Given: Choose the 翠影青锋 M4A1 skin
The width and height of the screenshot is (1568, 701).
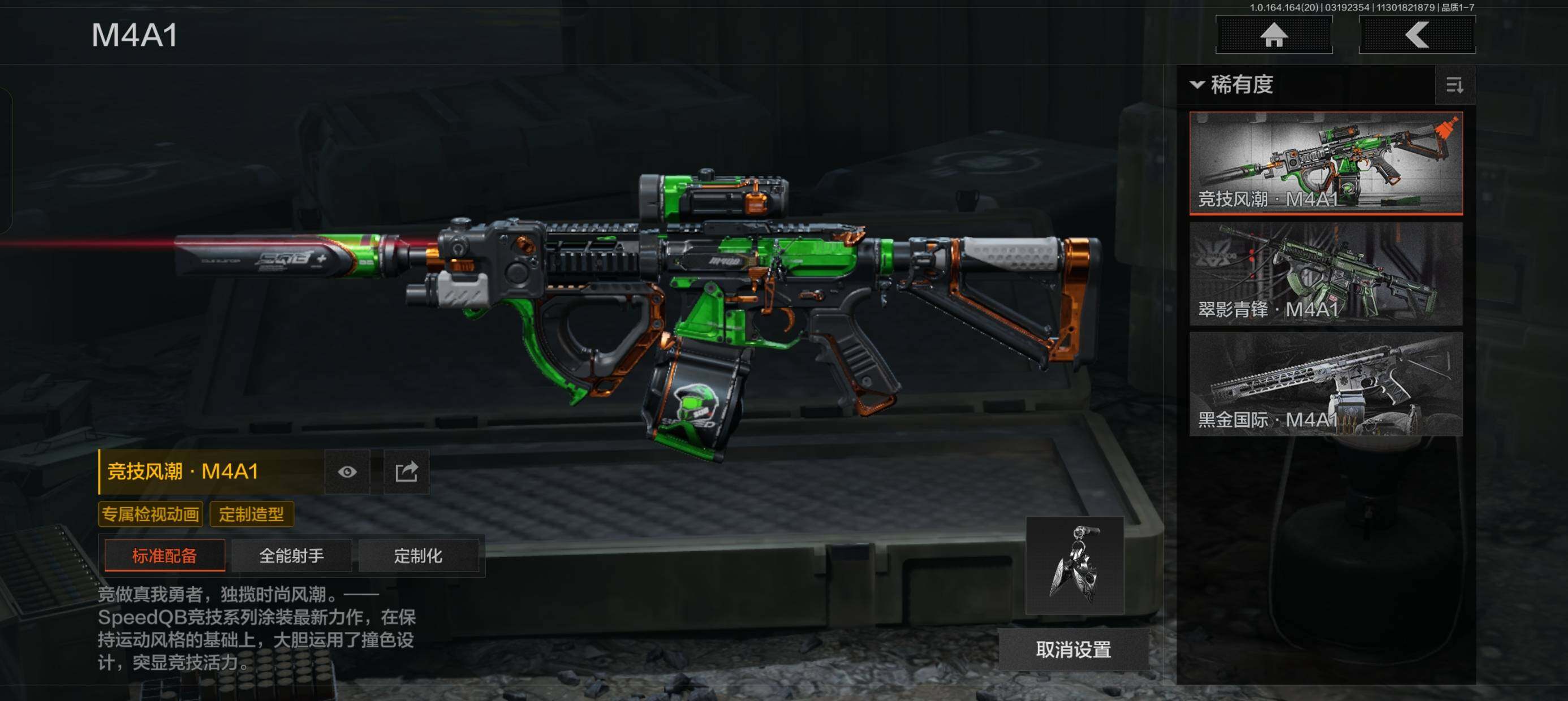Looking at the screenshot, I should point(1326,273).
